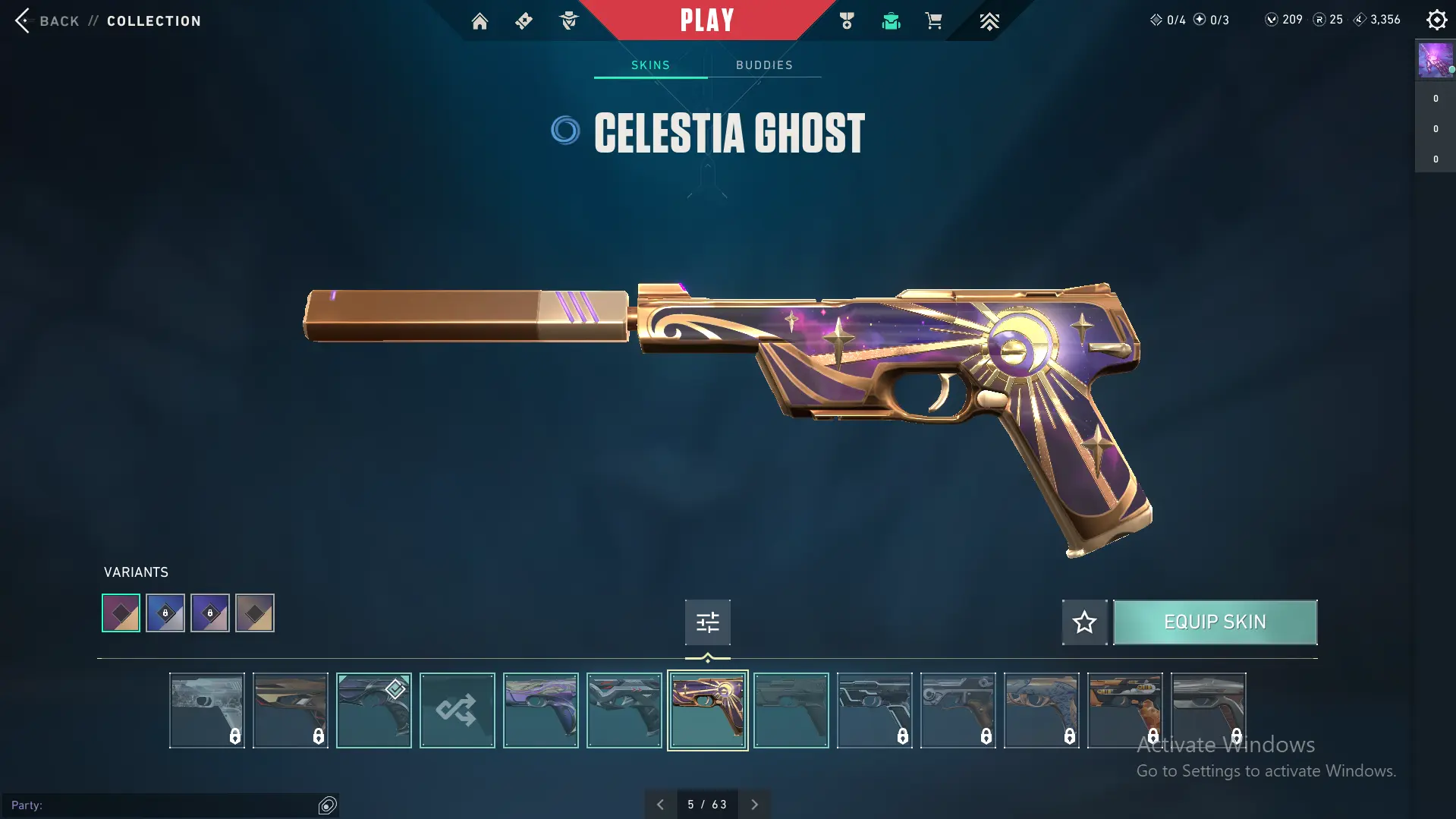
Task: Select the first pink-gold variant swatch
Action: [121, 613]
